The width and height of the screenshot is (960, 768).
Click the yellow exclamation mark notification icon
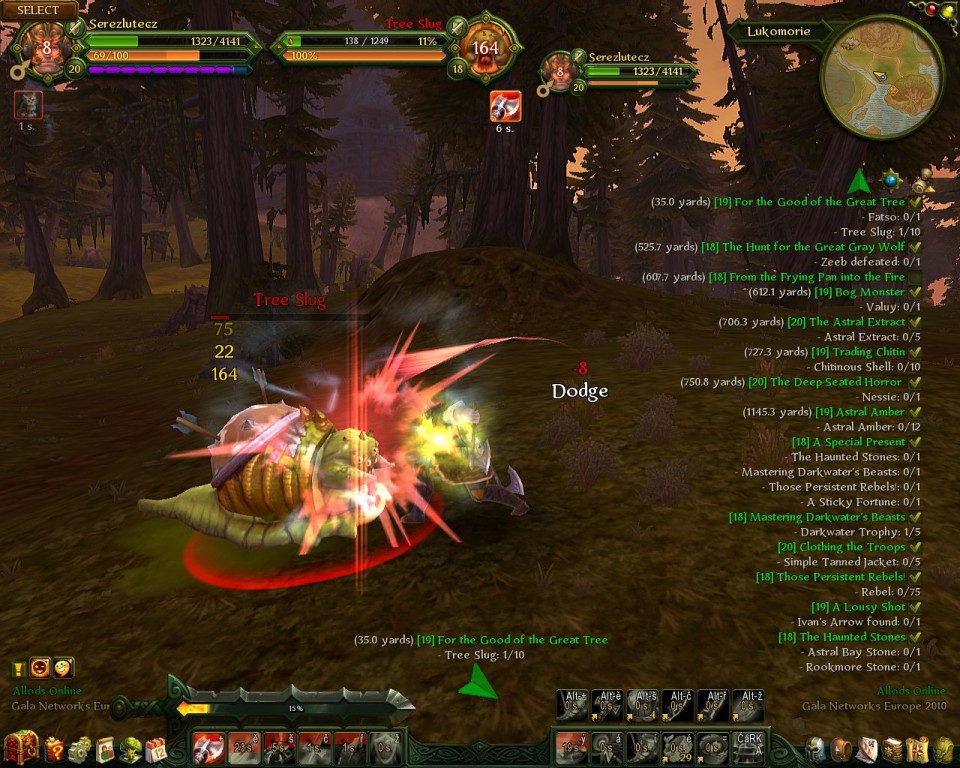pyautogui.click(x=18, y=668)
